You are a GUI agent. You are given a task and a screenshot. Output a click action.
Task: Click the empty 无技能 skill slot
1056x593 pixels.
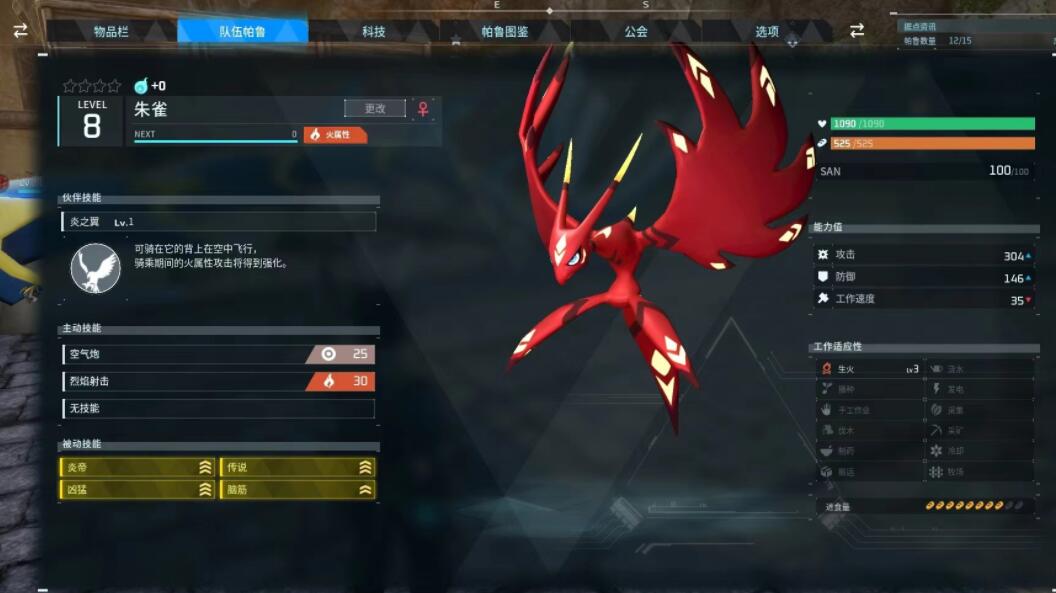[218, 408]
